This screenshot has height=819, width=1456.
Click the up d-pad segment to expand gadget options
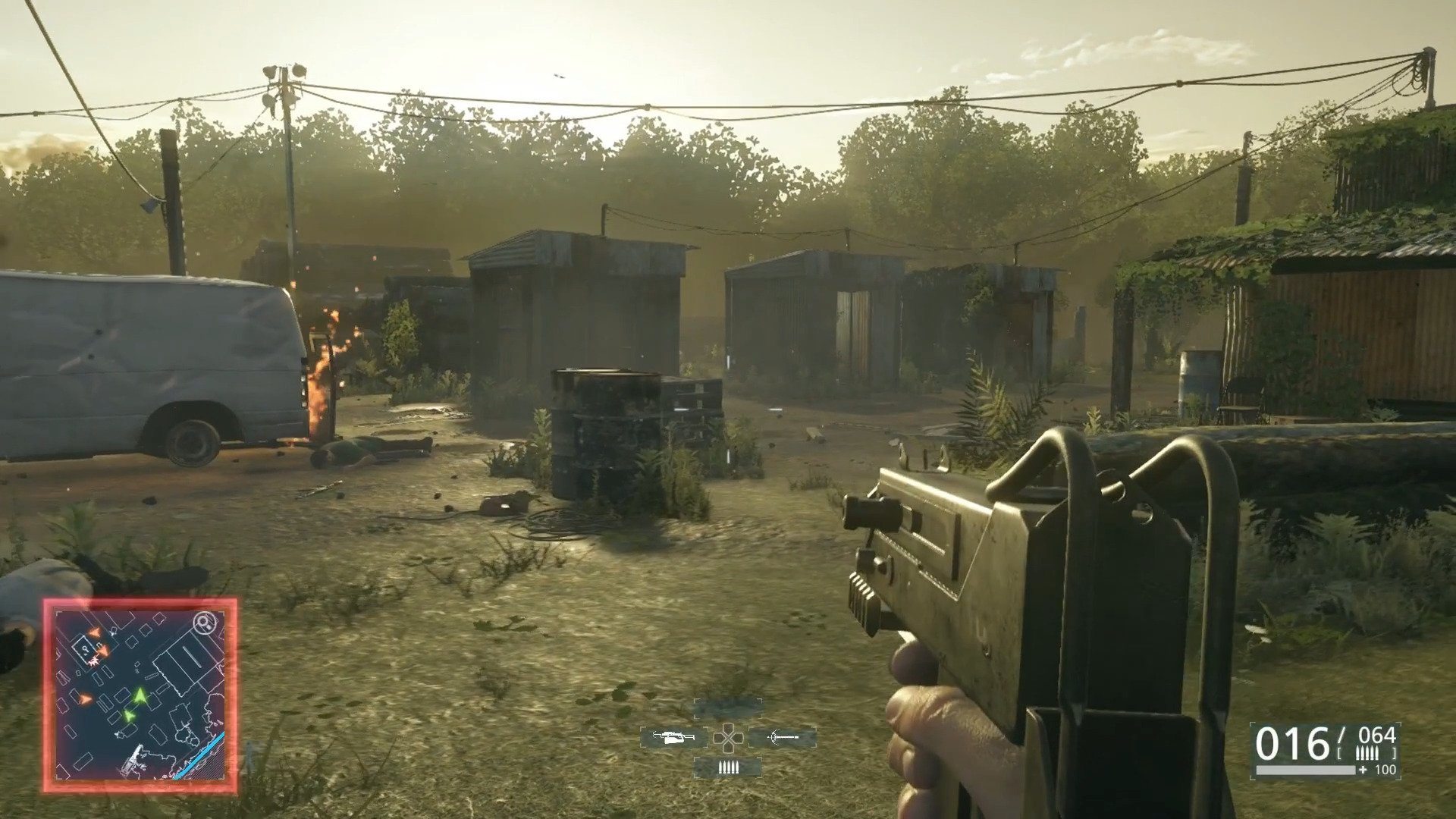[728, 726]
